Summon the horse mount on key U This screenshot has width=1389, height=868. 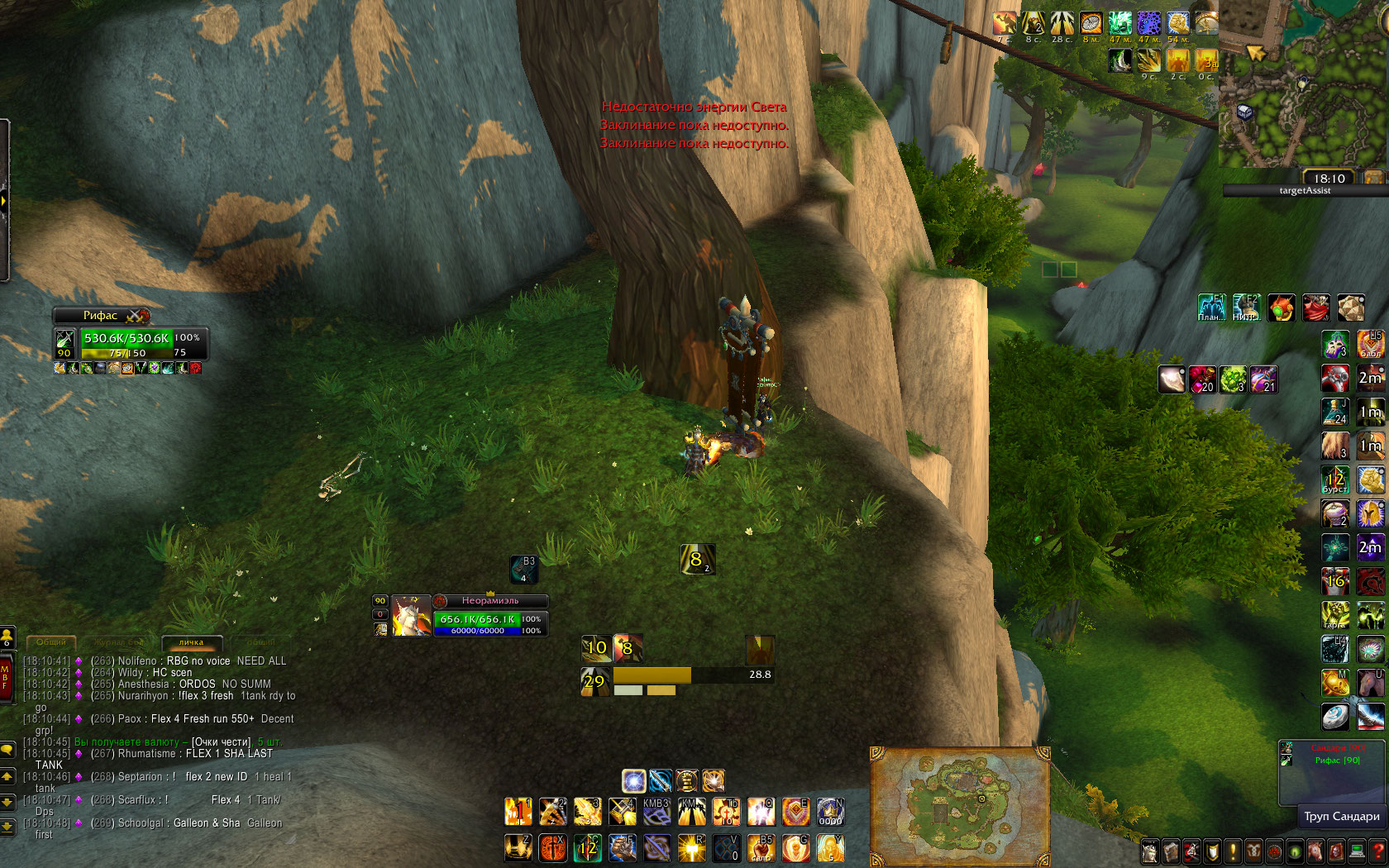click(x=1370, y=683)
